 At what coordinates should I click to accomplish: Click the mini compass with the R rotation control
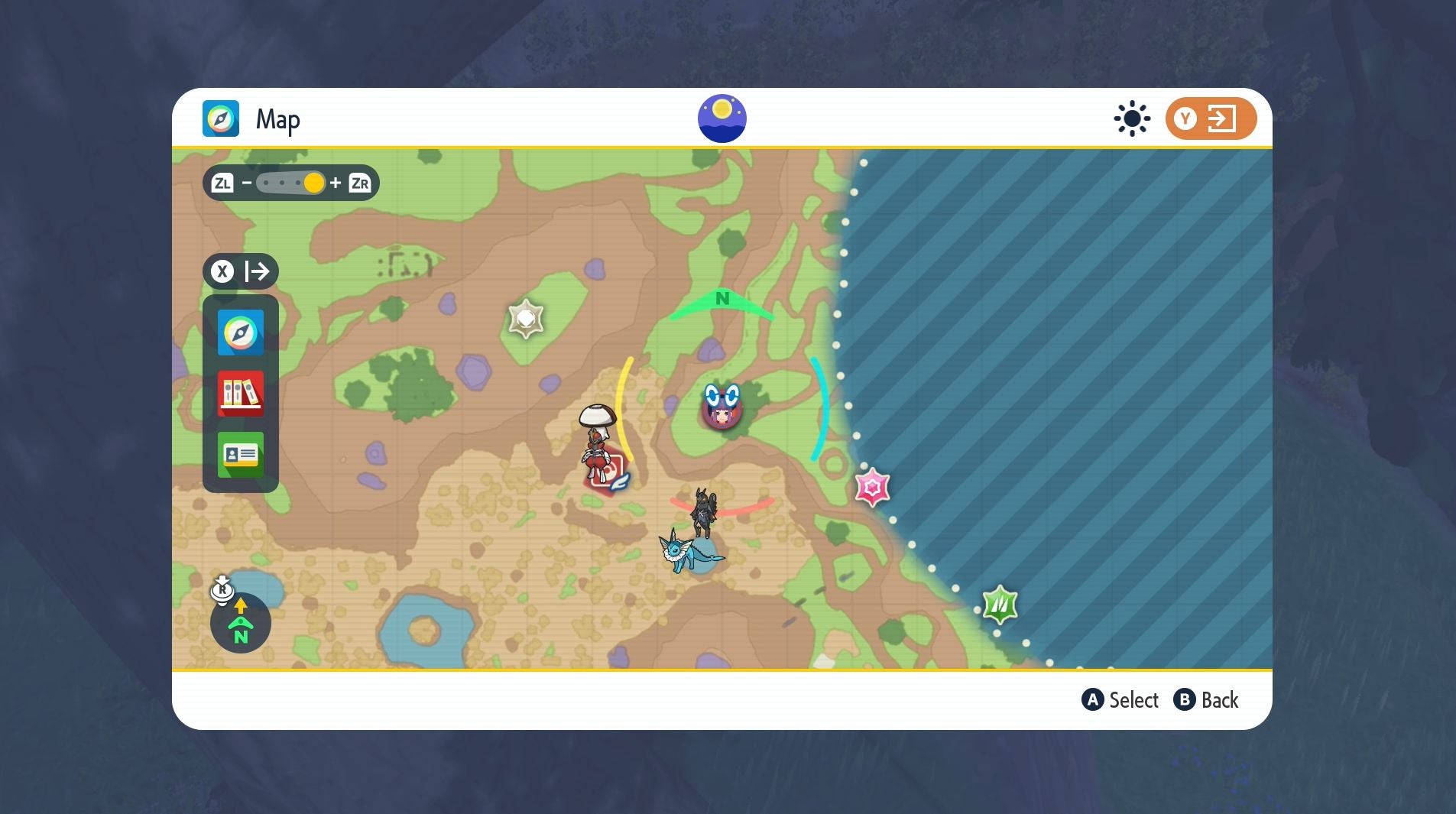tap(240, 623)
